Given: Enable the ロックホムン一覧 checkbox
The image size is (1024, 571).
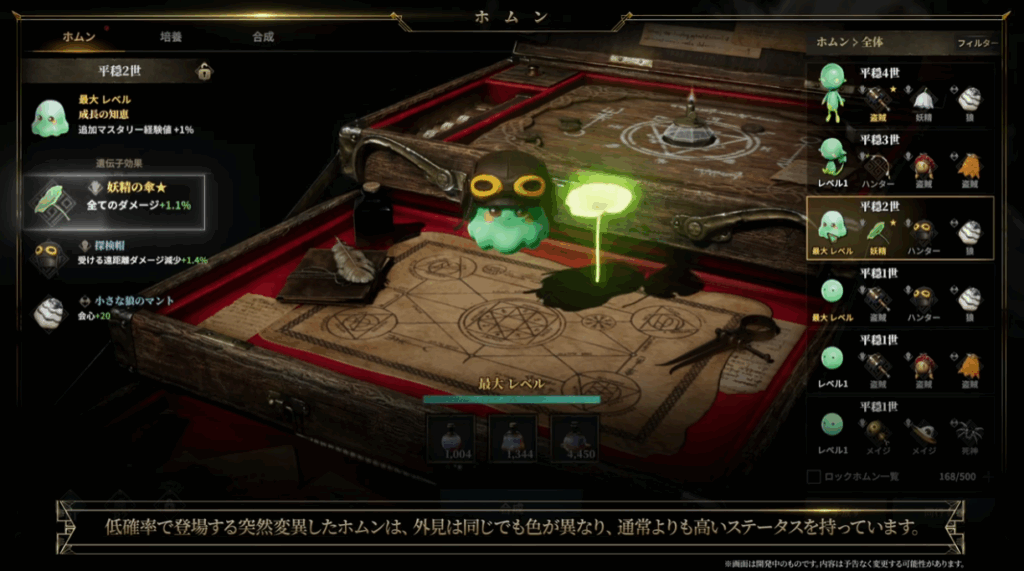Looking at the screenshot, I should point(815,477).
